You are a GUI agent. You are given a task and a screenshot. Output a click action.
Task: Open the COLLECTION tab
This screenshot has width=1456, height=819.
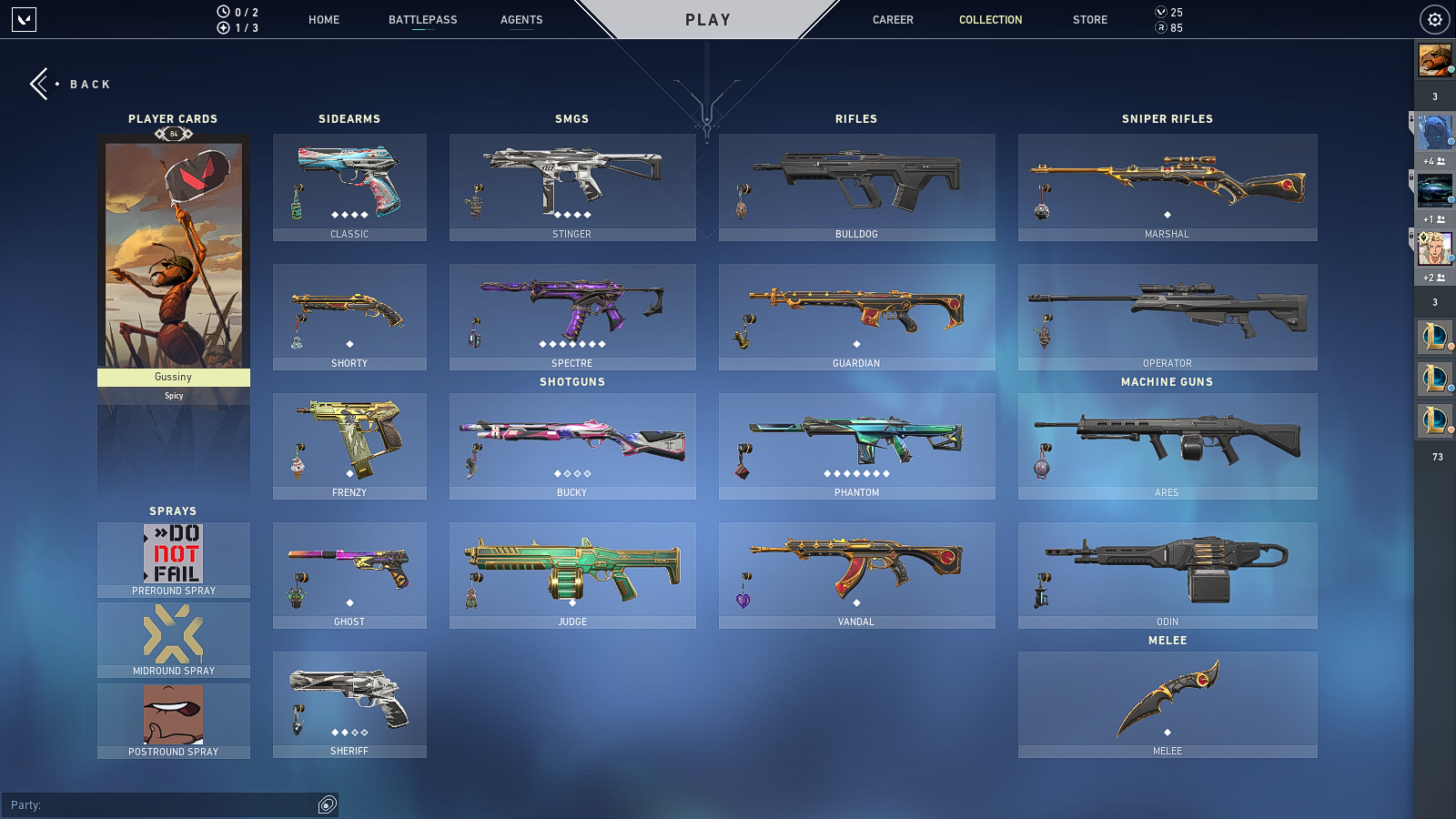pos(990,19)
